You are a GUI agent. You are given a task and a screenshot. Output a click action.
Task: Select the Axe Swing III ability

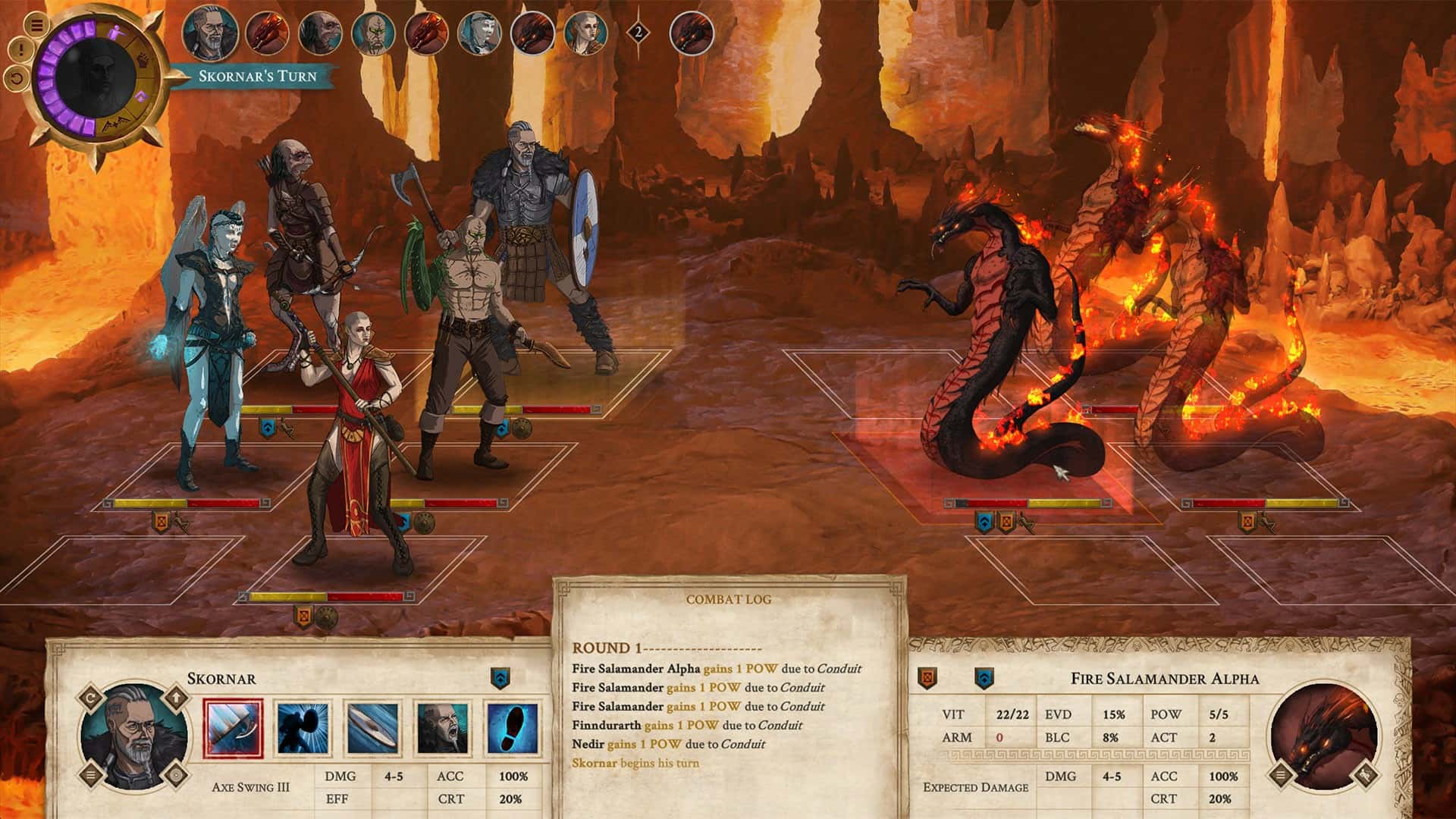coord(234,726)
